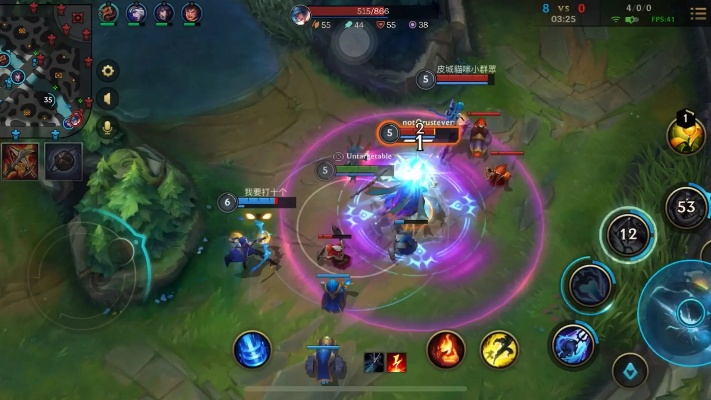The width and height of the screenshot is (711, 400).
Task: Select the red-haired ally portrait
Action: [192, 13]
